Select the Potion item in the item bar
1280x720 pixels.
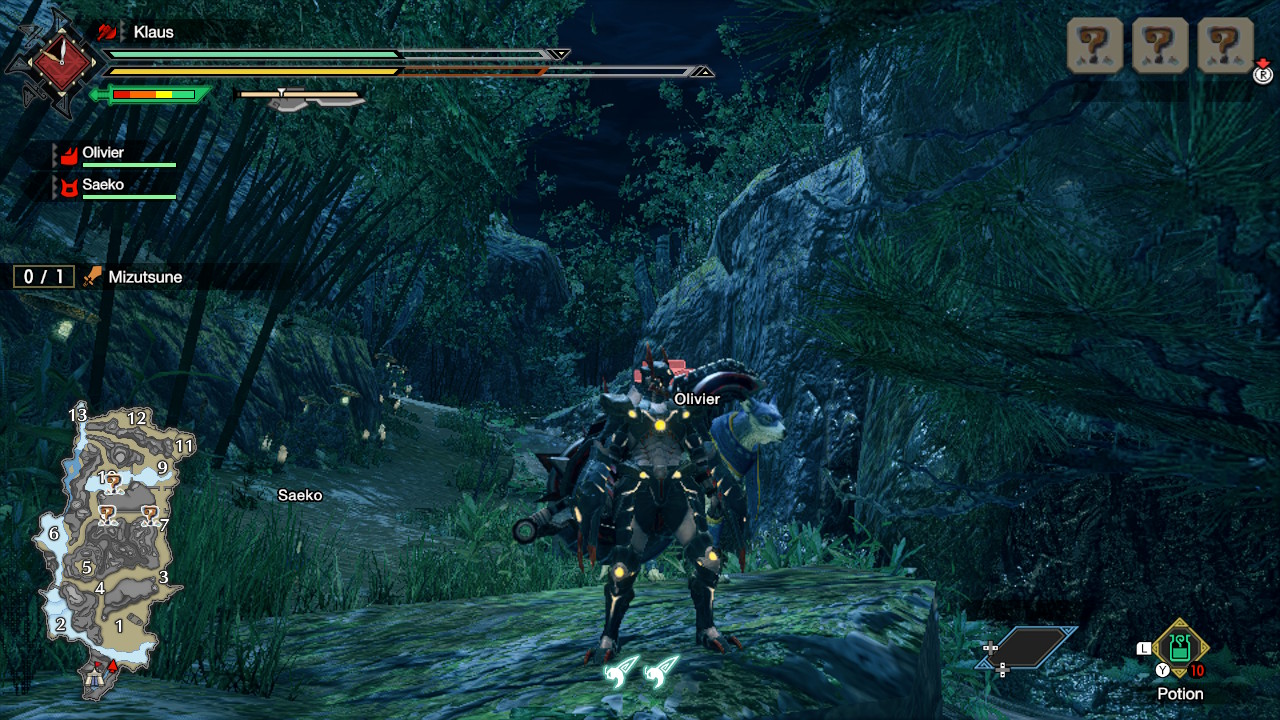click(x=1180, y=647)
